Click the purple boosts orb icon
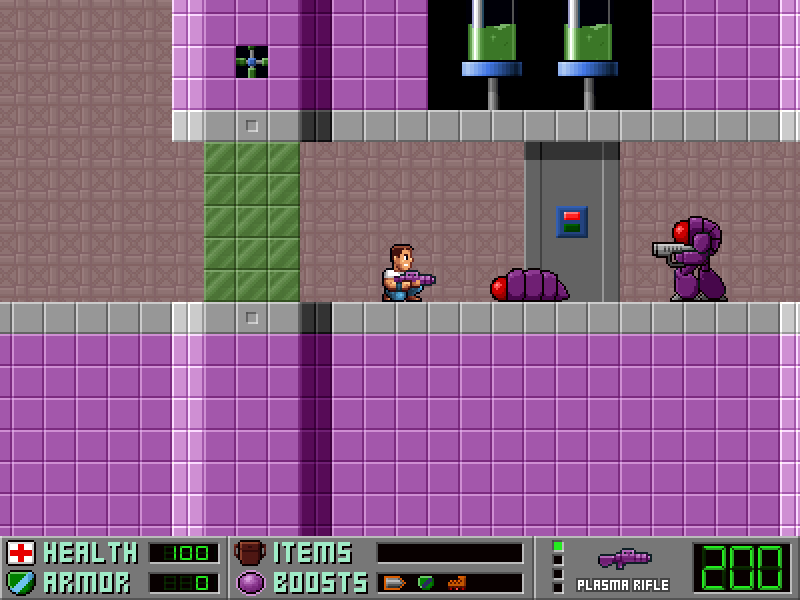Viewport: 800px width, 600px height. pyautogui.click(x=250, y=582)
